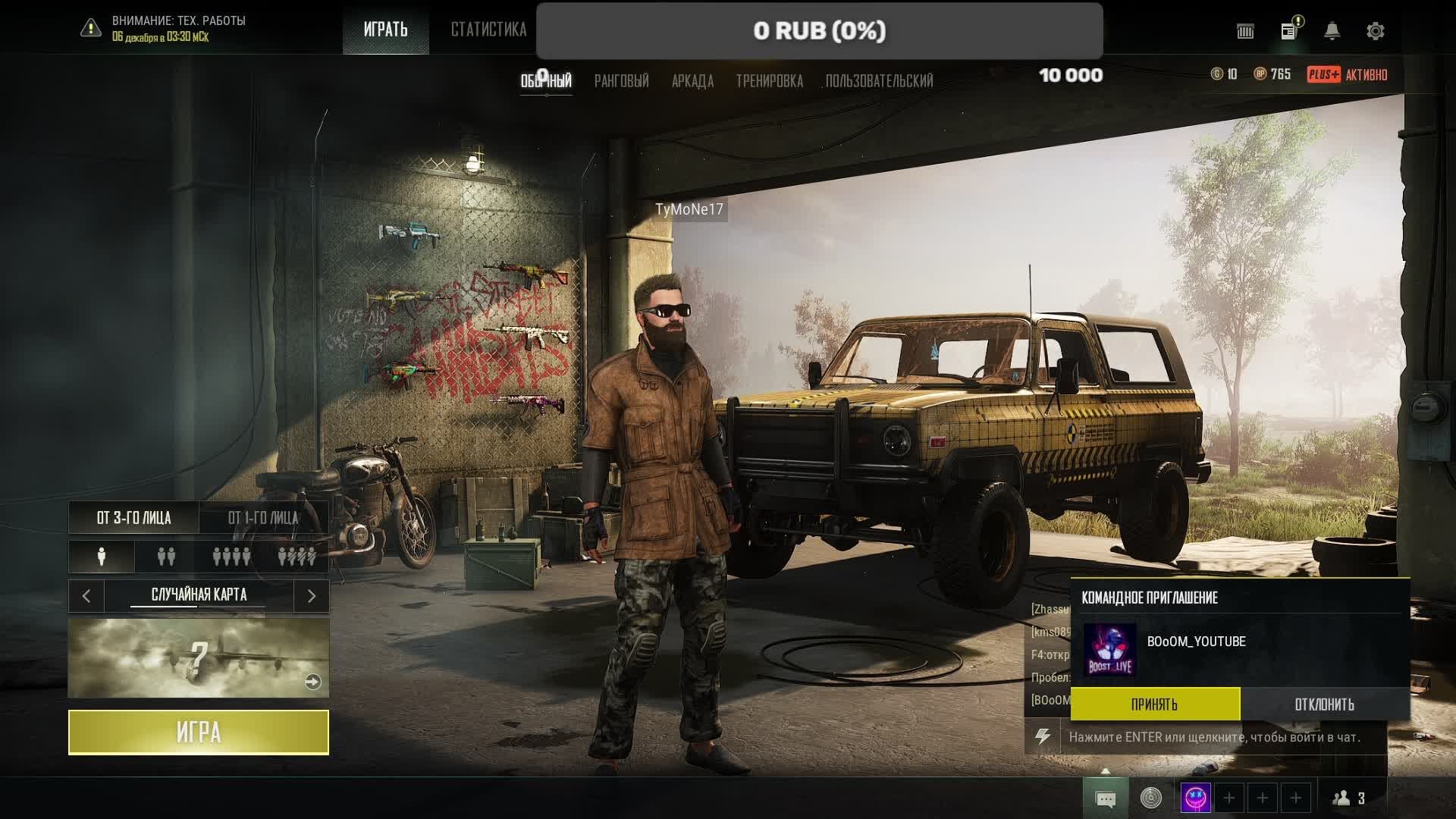
Task: Open settings via the gear icon
Action: pyautogui.click(x=1375, y=31)
